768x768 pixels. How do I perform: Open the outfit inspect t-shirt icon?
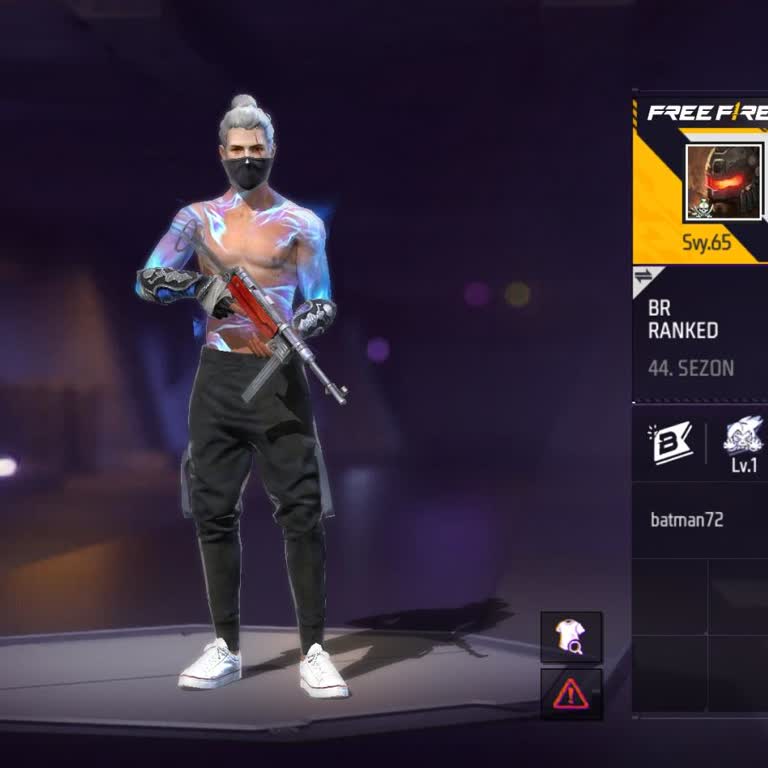click(571, 637)
